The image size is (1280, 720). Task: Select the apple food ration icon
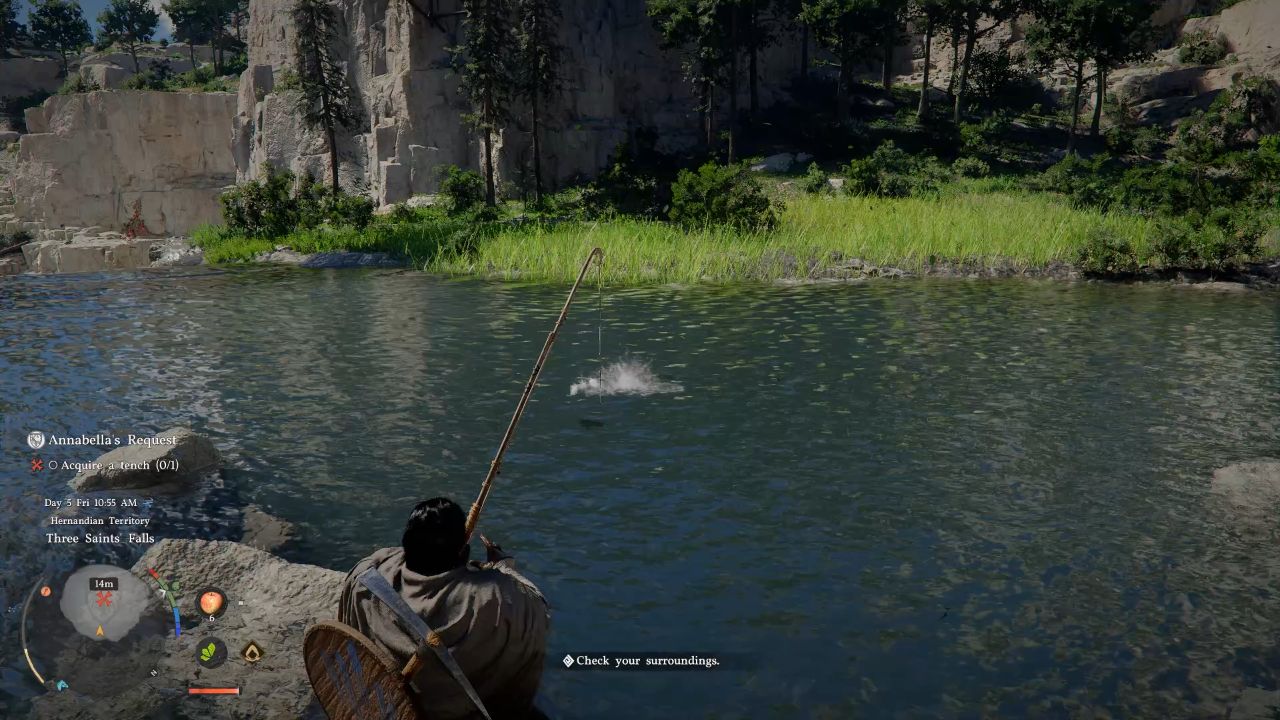(211, 603)
